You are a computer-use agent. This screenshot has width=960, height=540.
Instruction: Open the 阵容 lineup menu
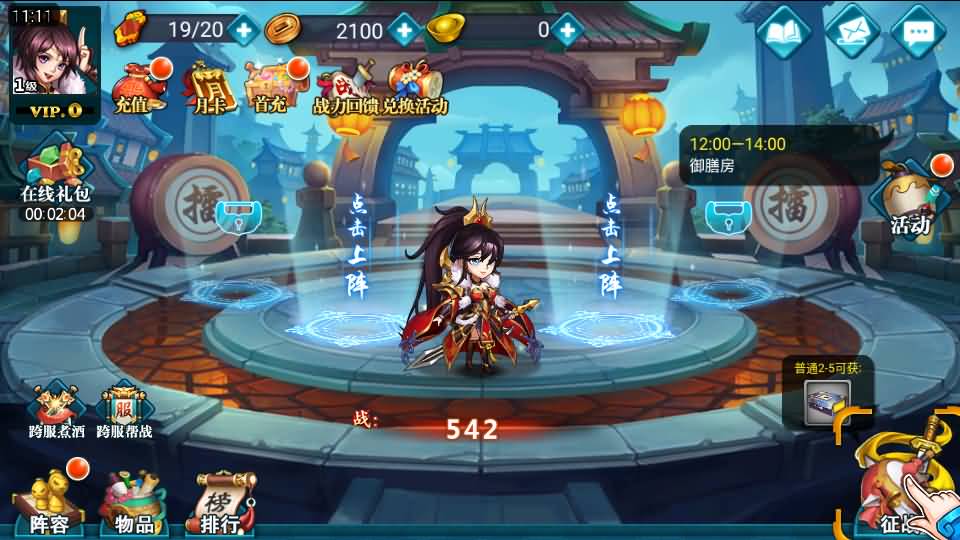pyautogui.click(x=50, y=501)
